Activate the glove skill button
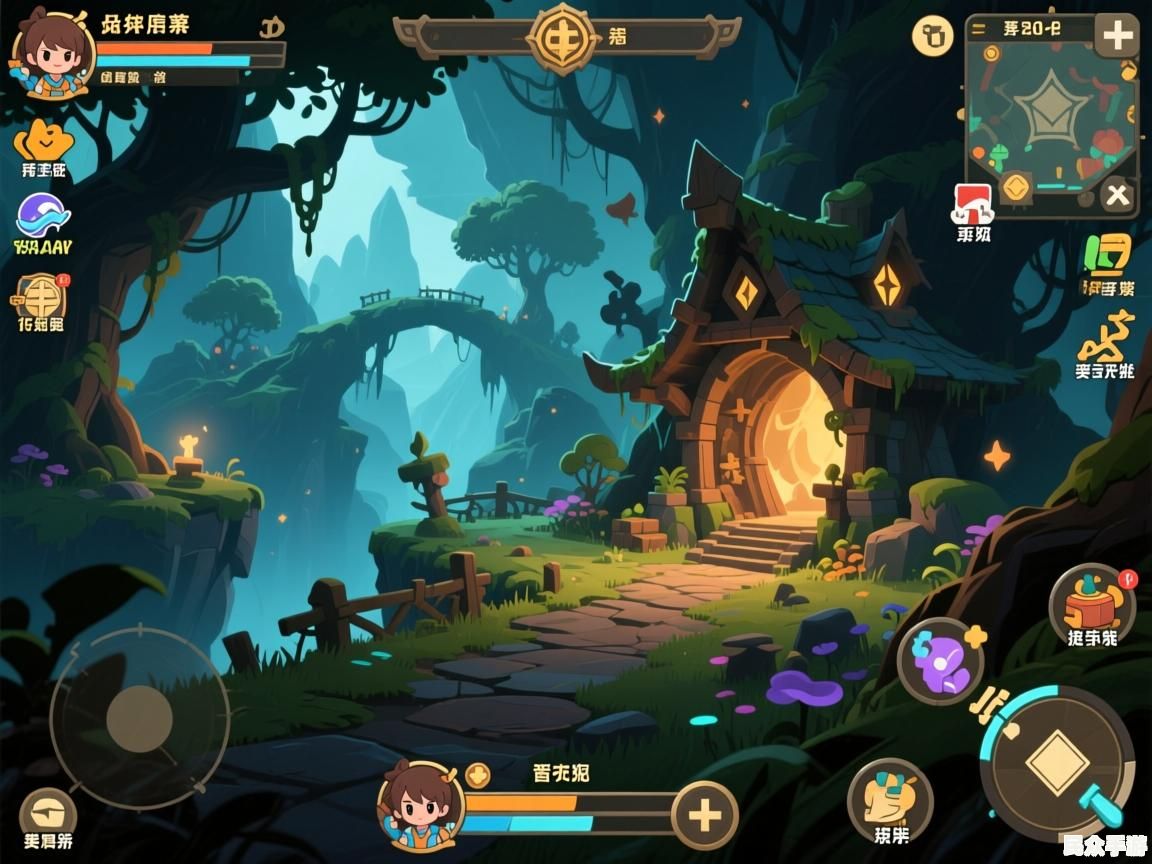Viewport: 1152px width, 864px height. click(x=889, y=797)
